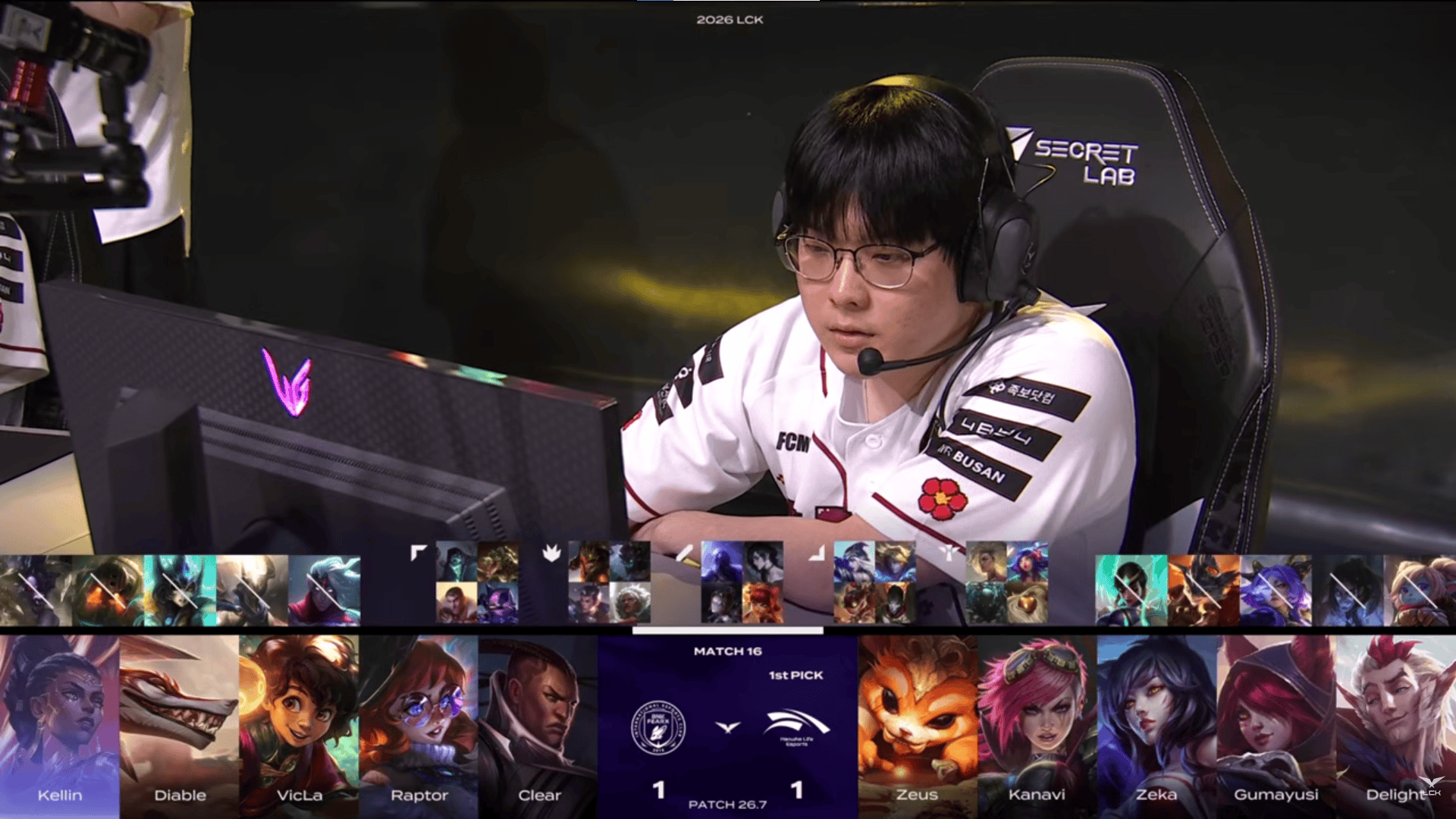Screen dimensions: 1456x819
Task: Click Delight's Rakan pick card
Action: point(1396,724)
